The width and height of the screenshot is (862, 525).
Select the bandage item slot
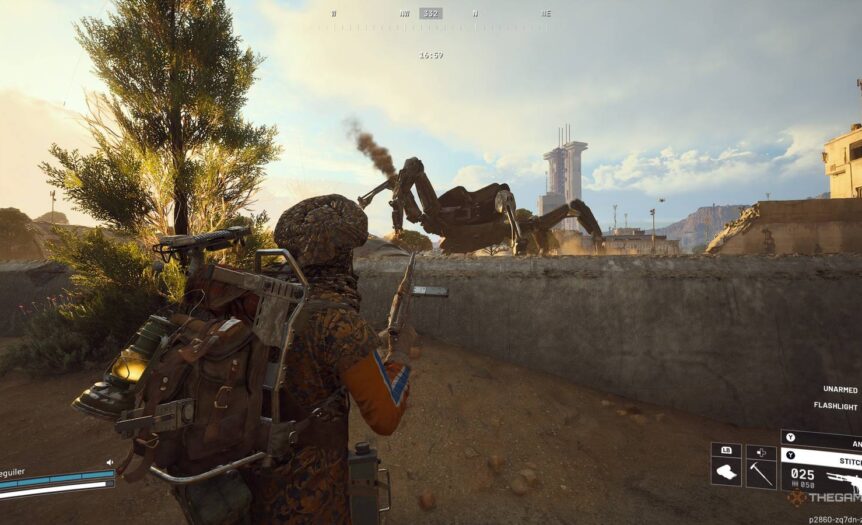pos(726,473)
